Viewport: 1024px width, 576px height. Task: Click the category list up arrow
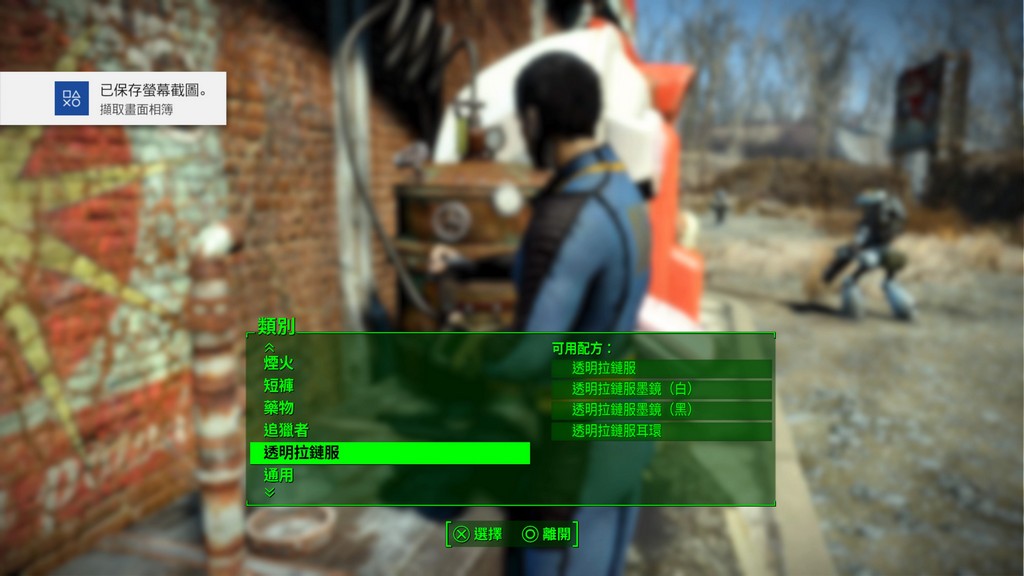(x=268, y=346)
